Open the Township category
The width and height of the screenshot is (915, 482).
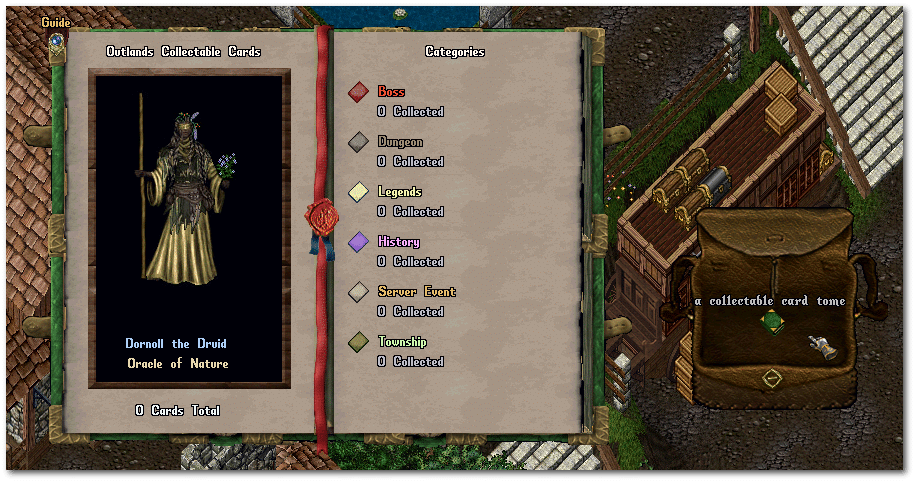359,342
